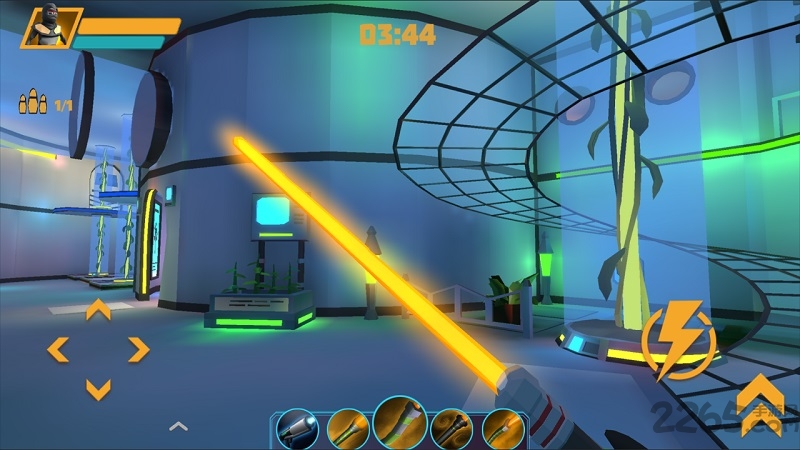Image resolution: width=800 pixels, height=450 pixels.
Task: Expand the small grey chevron arrow
Action: pos(178,426)
